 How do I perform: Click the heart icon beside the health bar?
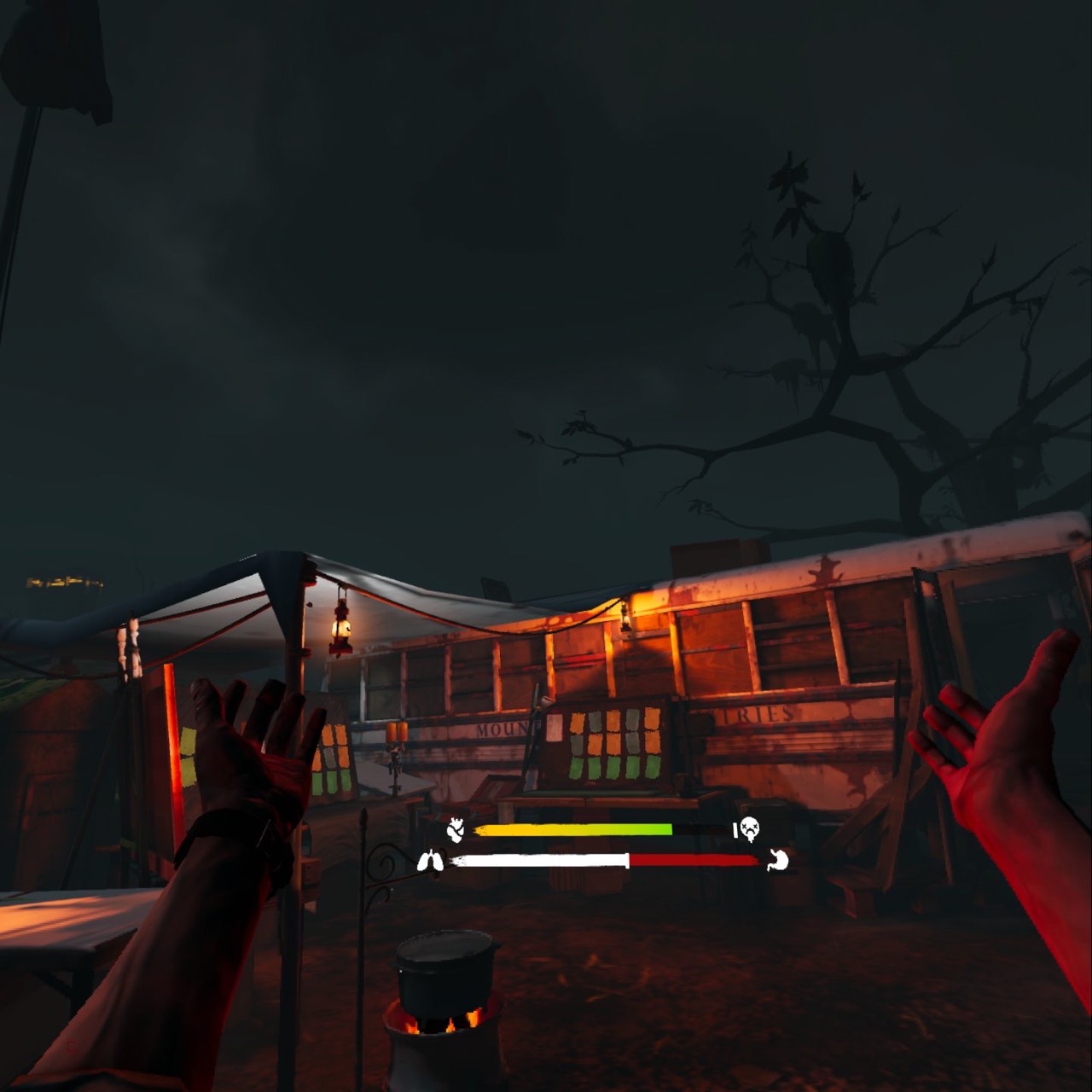[x=456, y=829]
